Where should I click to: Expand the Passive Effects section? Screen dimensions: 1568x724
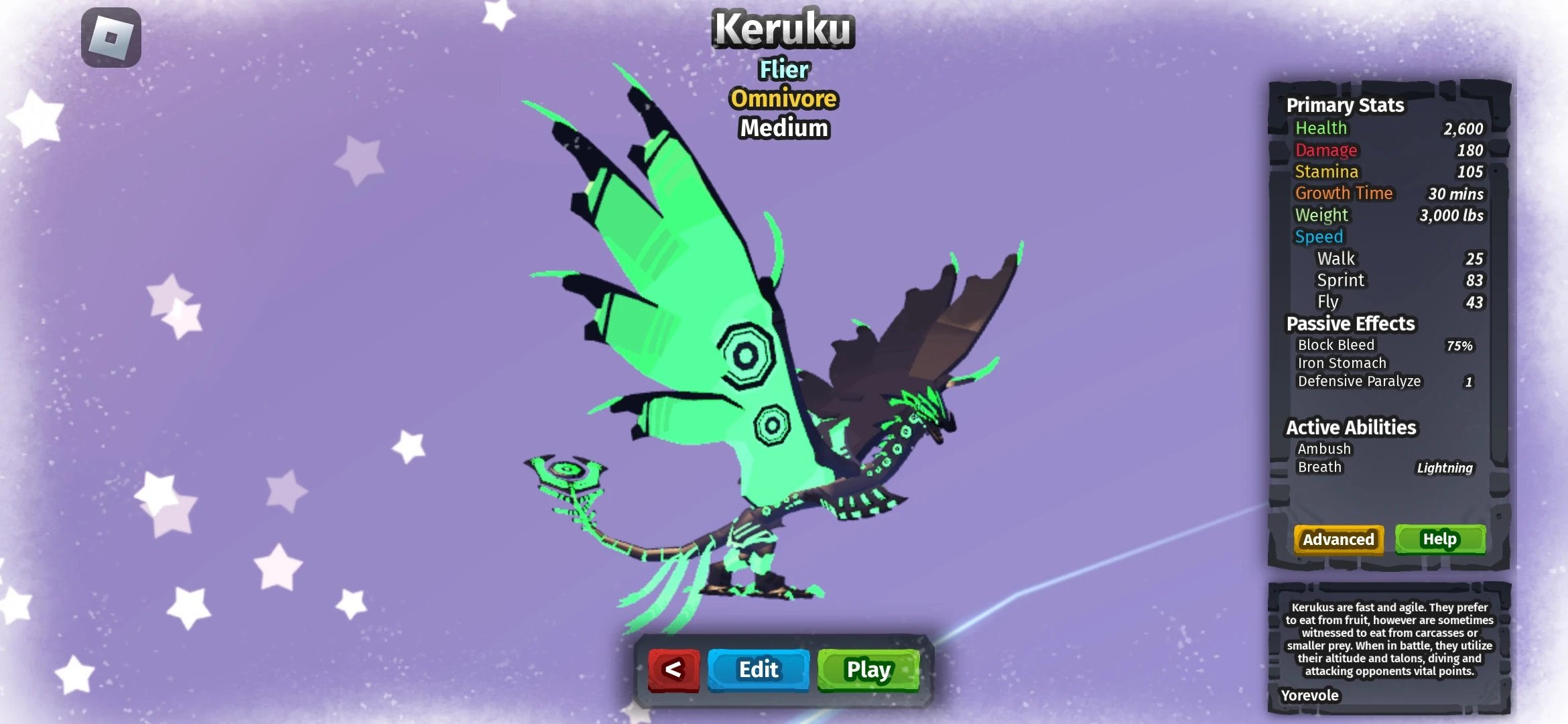click(x=1351, y=323)
